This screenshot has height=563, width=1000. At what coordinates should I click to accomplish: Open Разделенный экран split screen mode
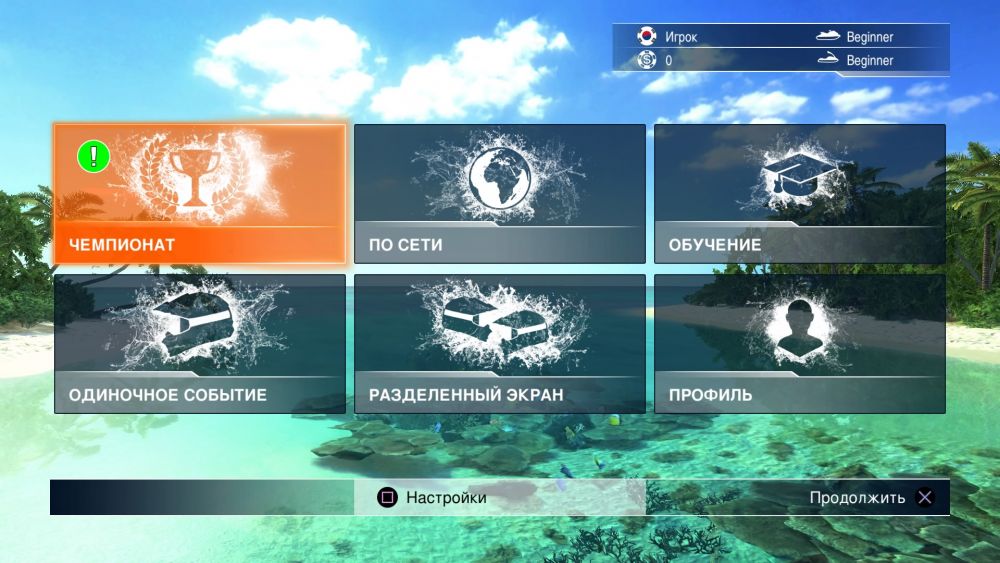tap(499, 344)
